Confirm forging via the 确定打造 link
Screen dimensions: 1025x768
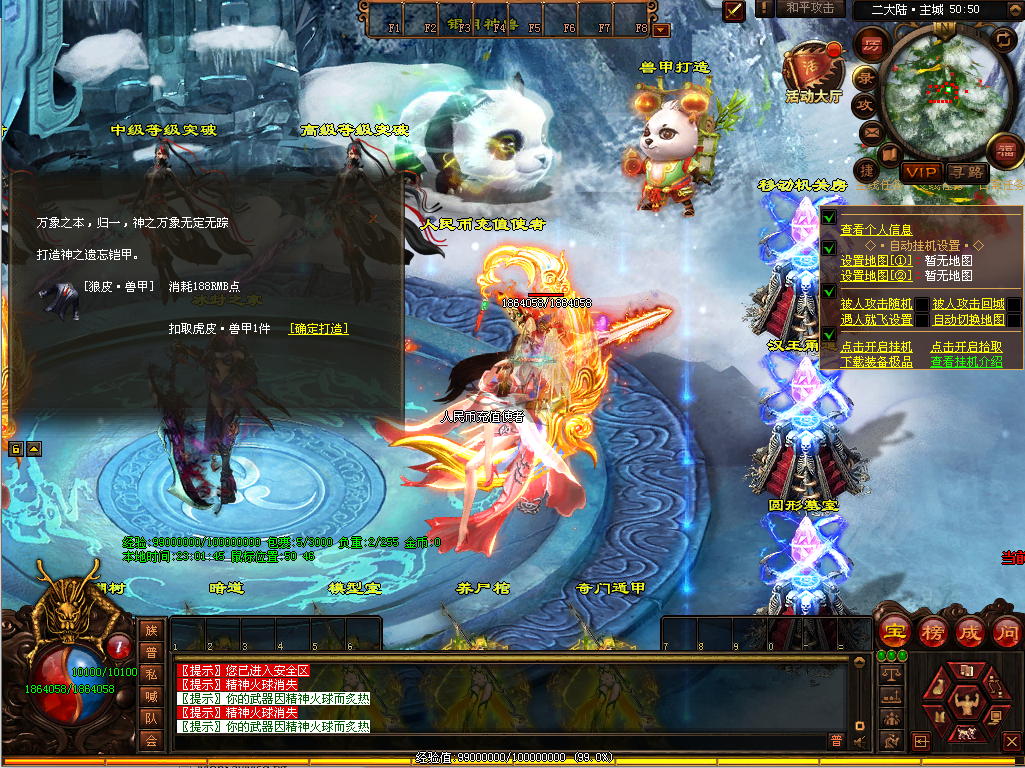tap(319, 329)
